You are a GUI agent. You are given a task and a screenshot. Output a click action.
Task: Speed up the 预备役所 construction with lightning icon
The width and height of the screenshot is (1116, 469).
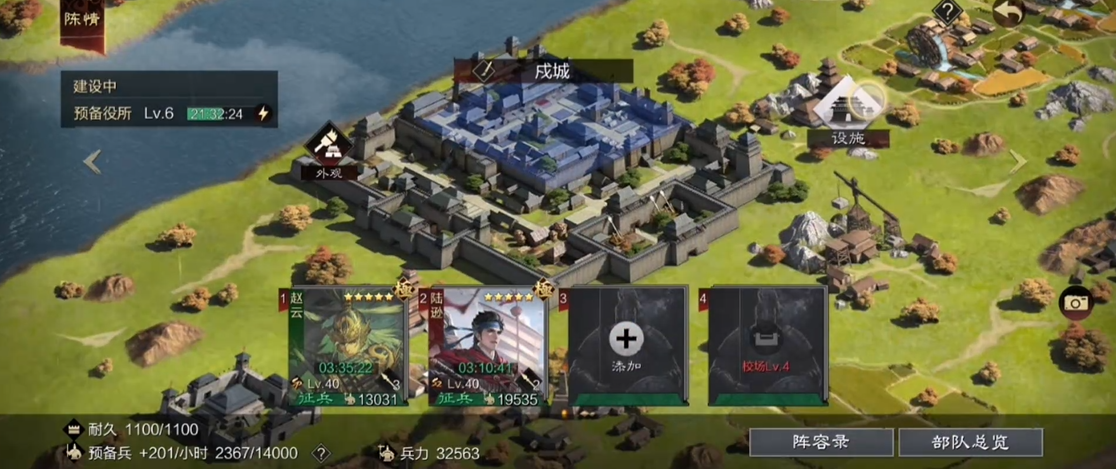click(x=263, y=114)
